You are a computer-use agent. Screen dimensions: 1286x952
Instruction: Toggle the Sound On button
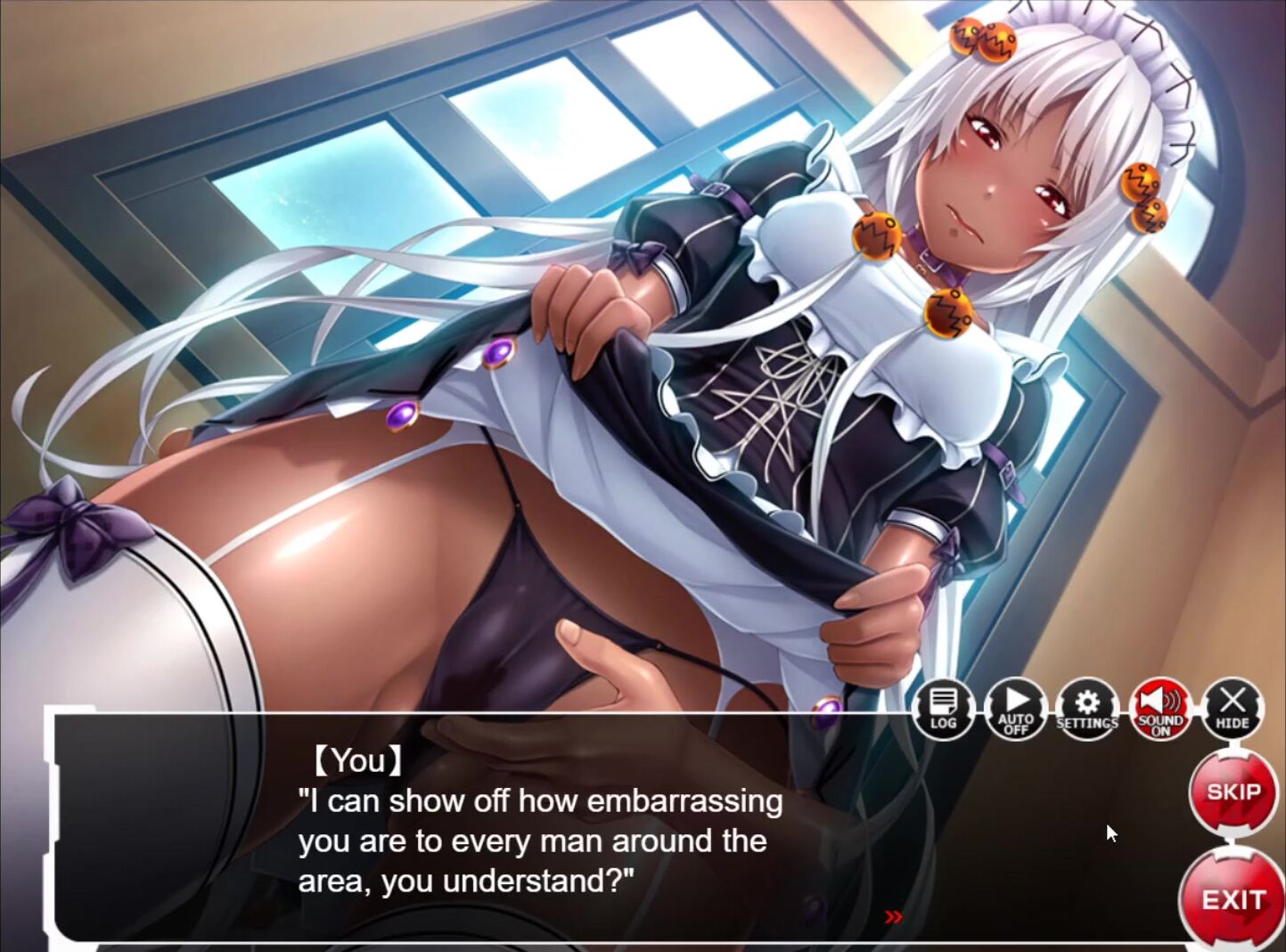click(x=1160, y=710)
